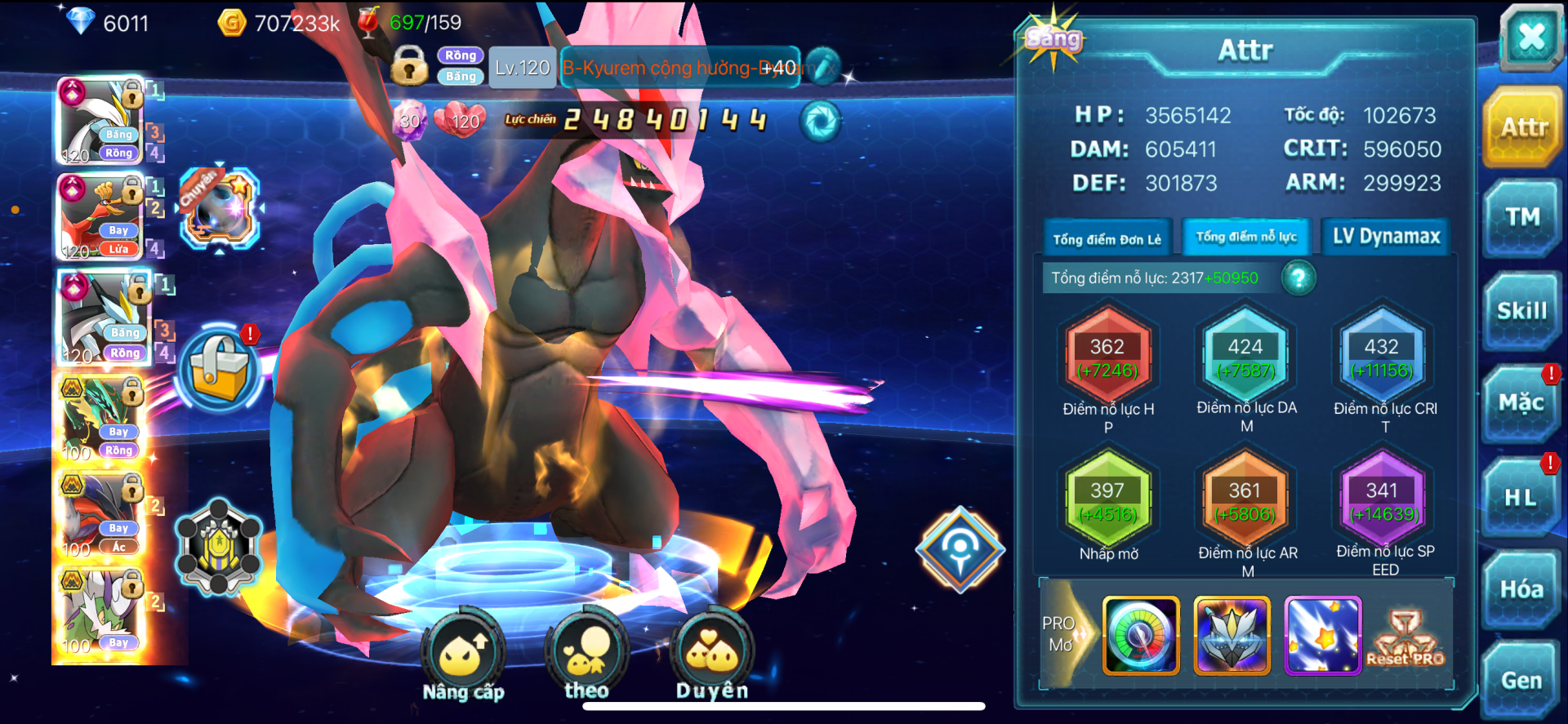Switch to the TM side tab
Viewport: 1568px width, 724px height.
click(x=1522, y=217)
